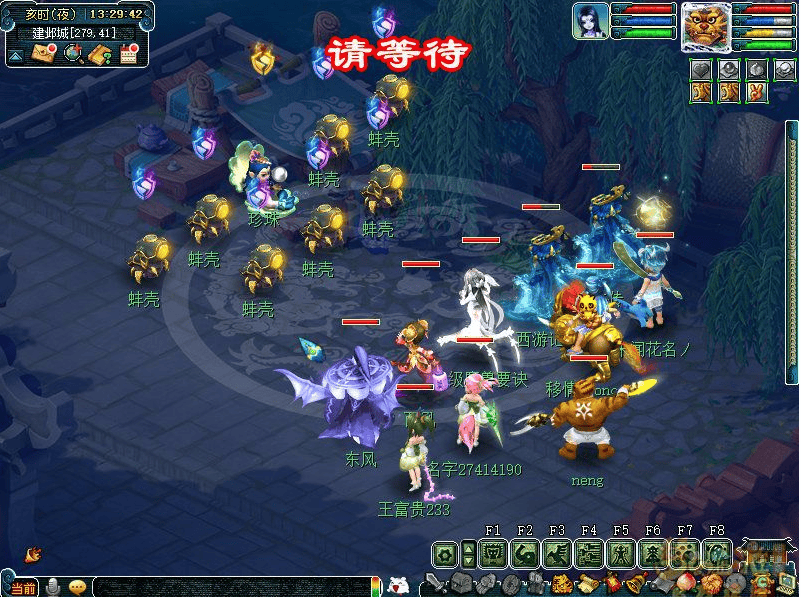
Task: Click the sword attack icon in bottom toolbar
Action: tap(437, 583)
